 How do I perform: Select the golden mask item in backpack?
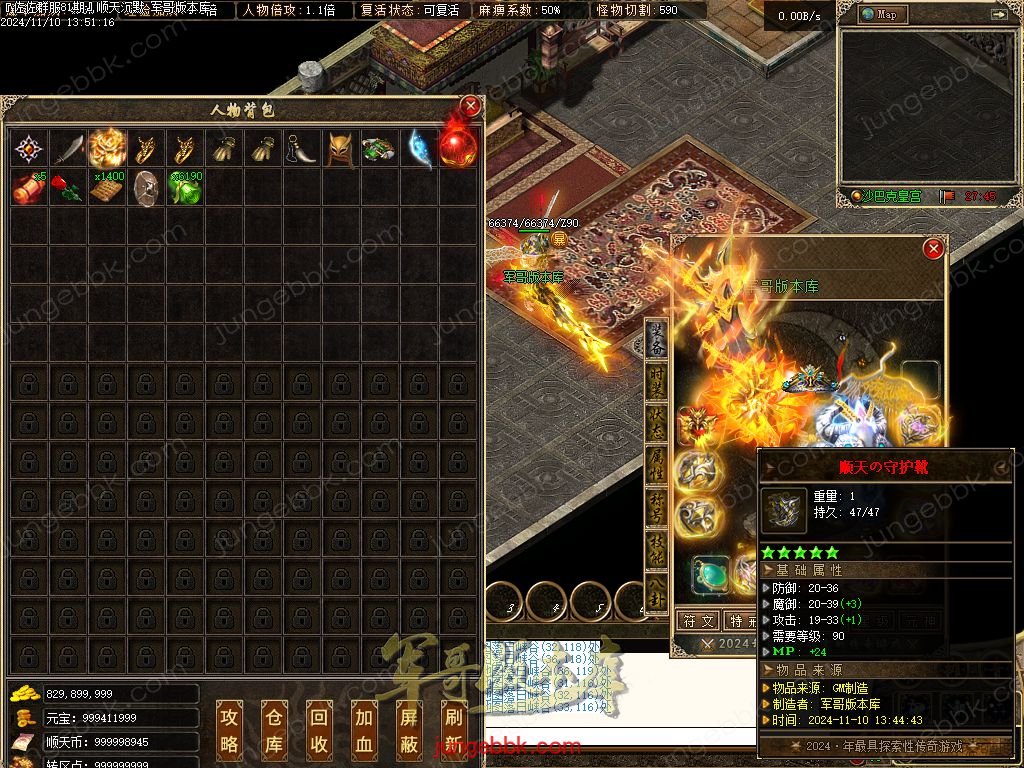340,150
